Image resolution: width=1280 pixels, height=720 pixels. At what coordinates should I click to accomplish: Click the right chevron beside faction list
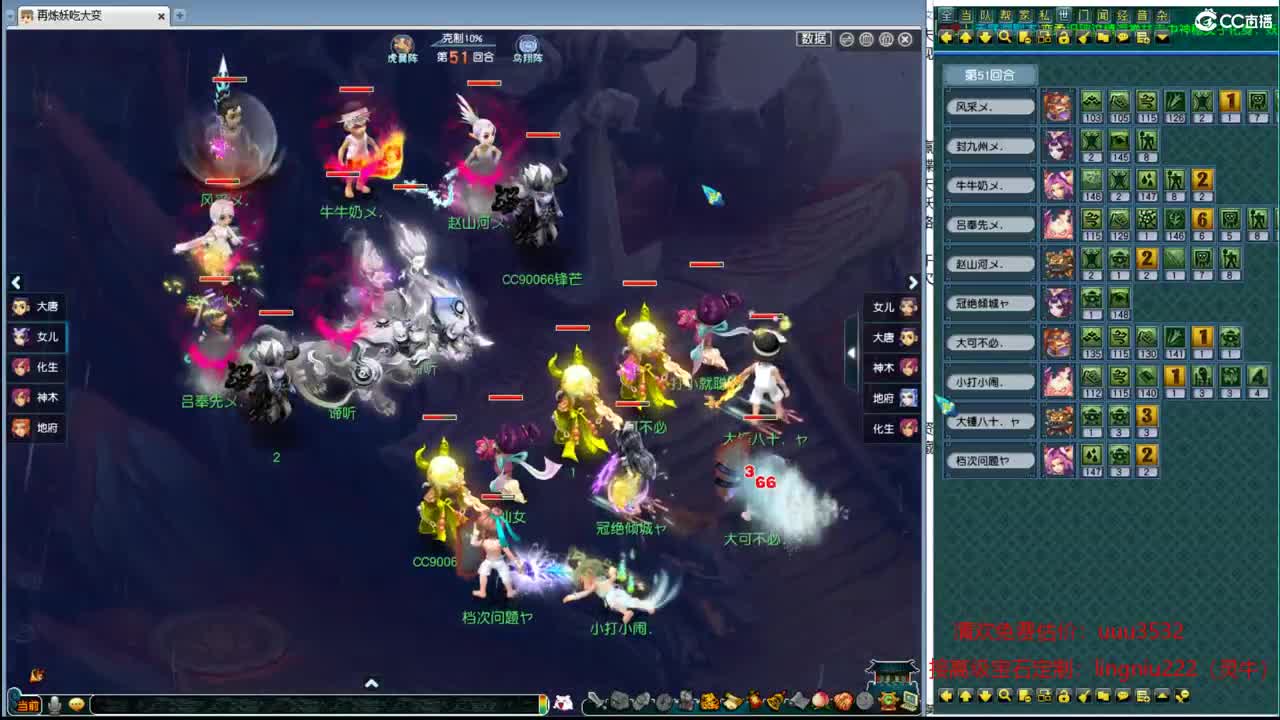tap(913, 283)
